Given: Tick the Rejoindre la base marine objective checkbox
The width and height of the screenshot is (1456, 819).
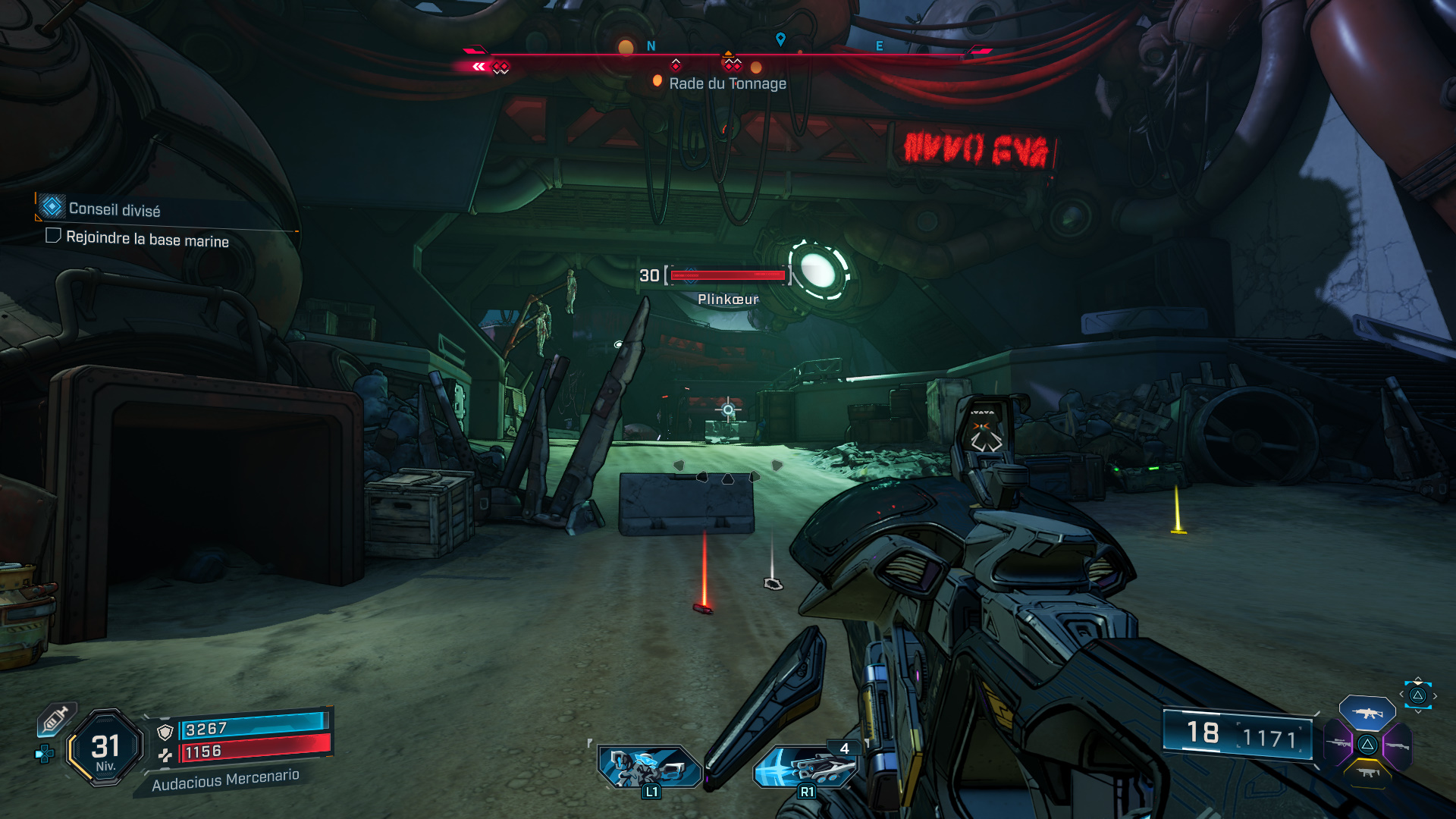Looking at the screenshot, I should pos(53,236).
